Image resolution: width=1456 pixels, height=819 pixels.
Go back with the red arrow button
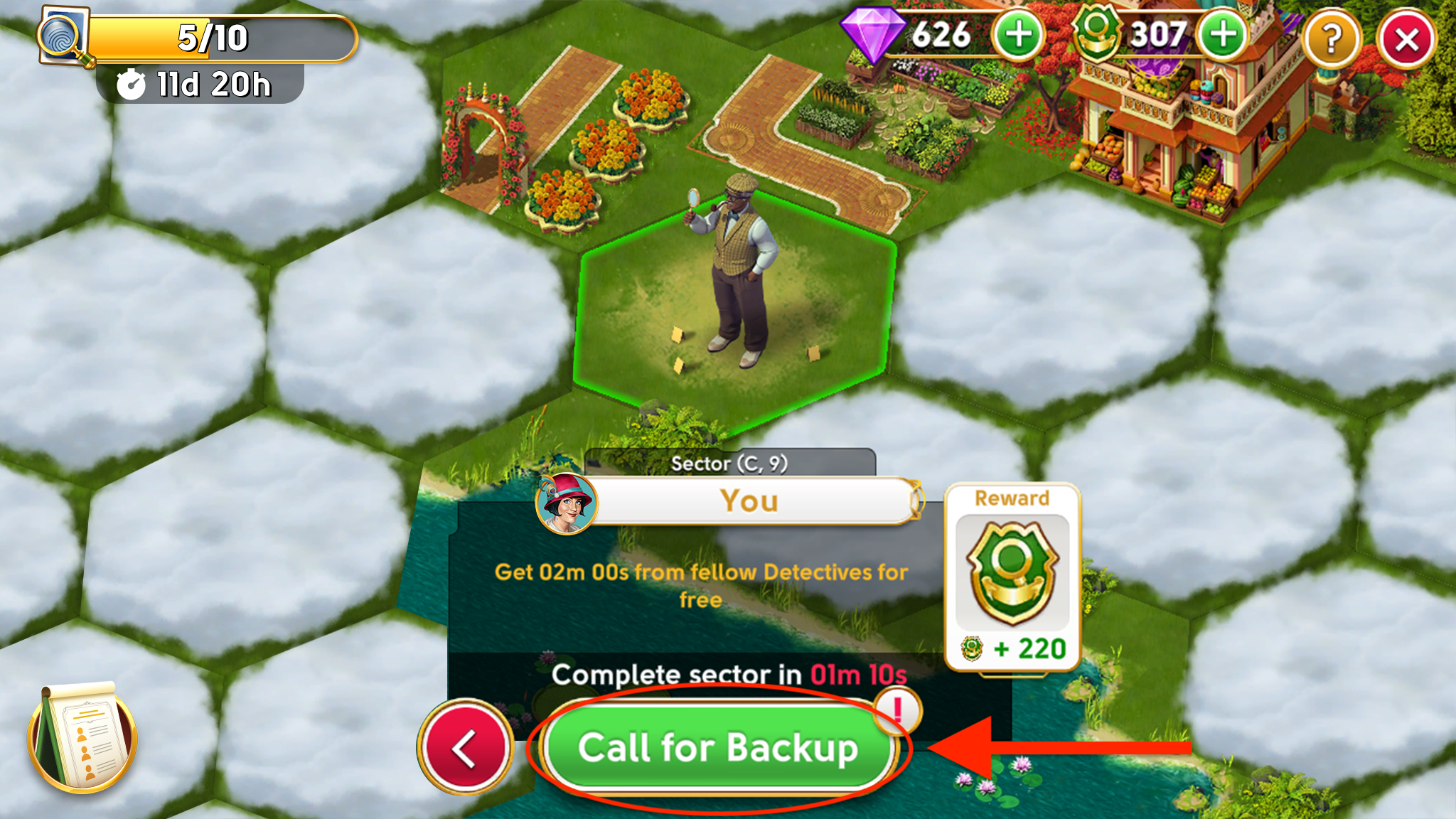click(465, 747)
